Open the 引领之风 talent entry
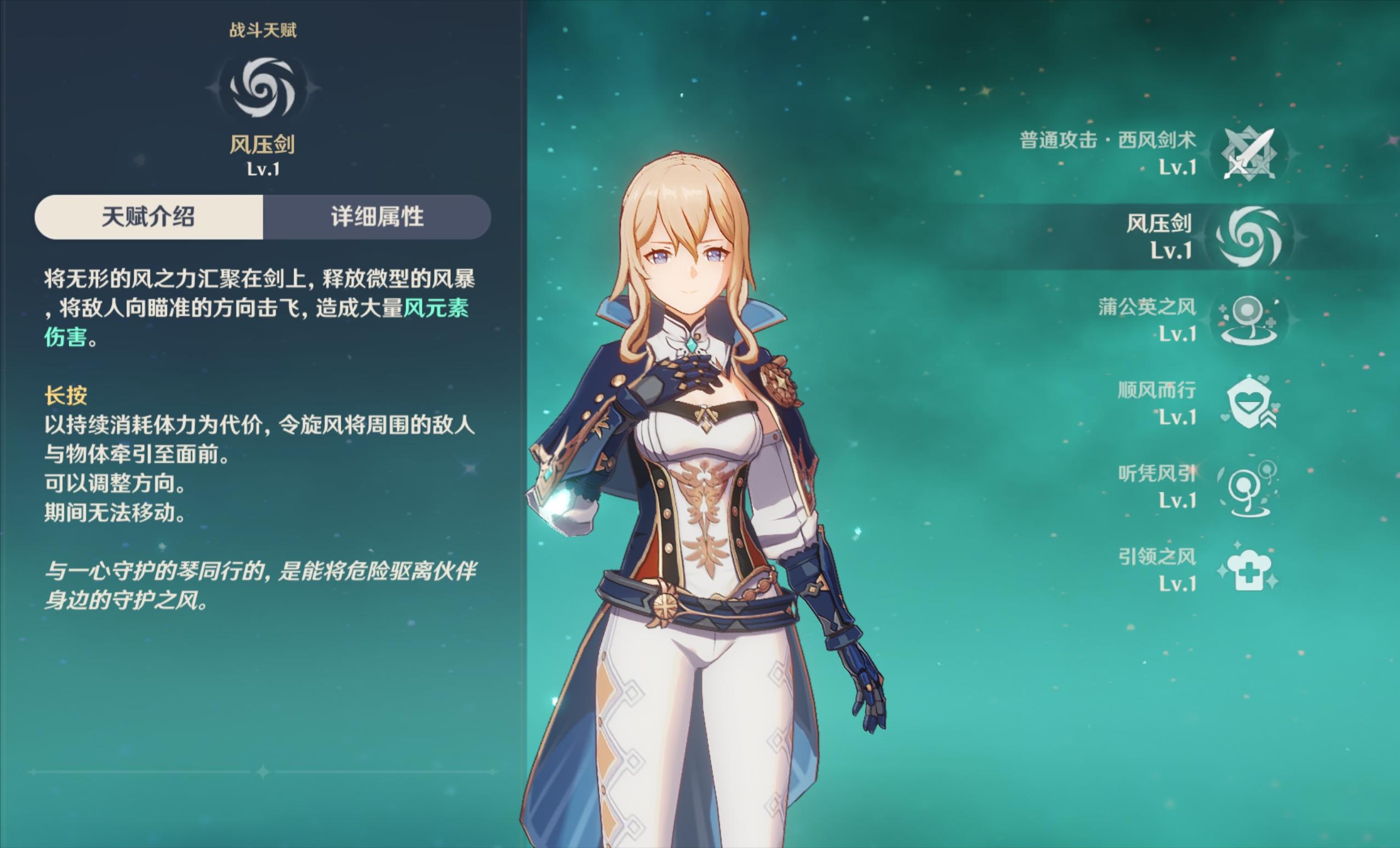 point(1248,571)
